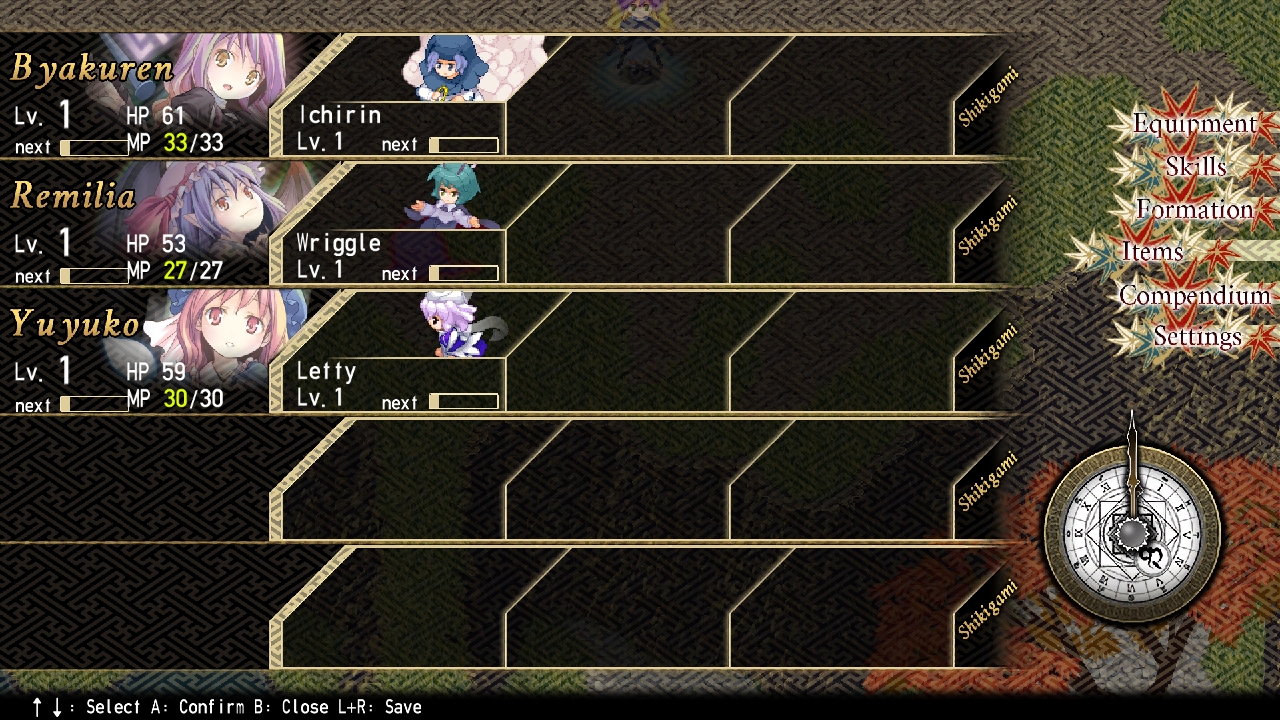Select the Skills menu entry
The width and height of the screenshot is (1280, 720).
[1195, 167]
